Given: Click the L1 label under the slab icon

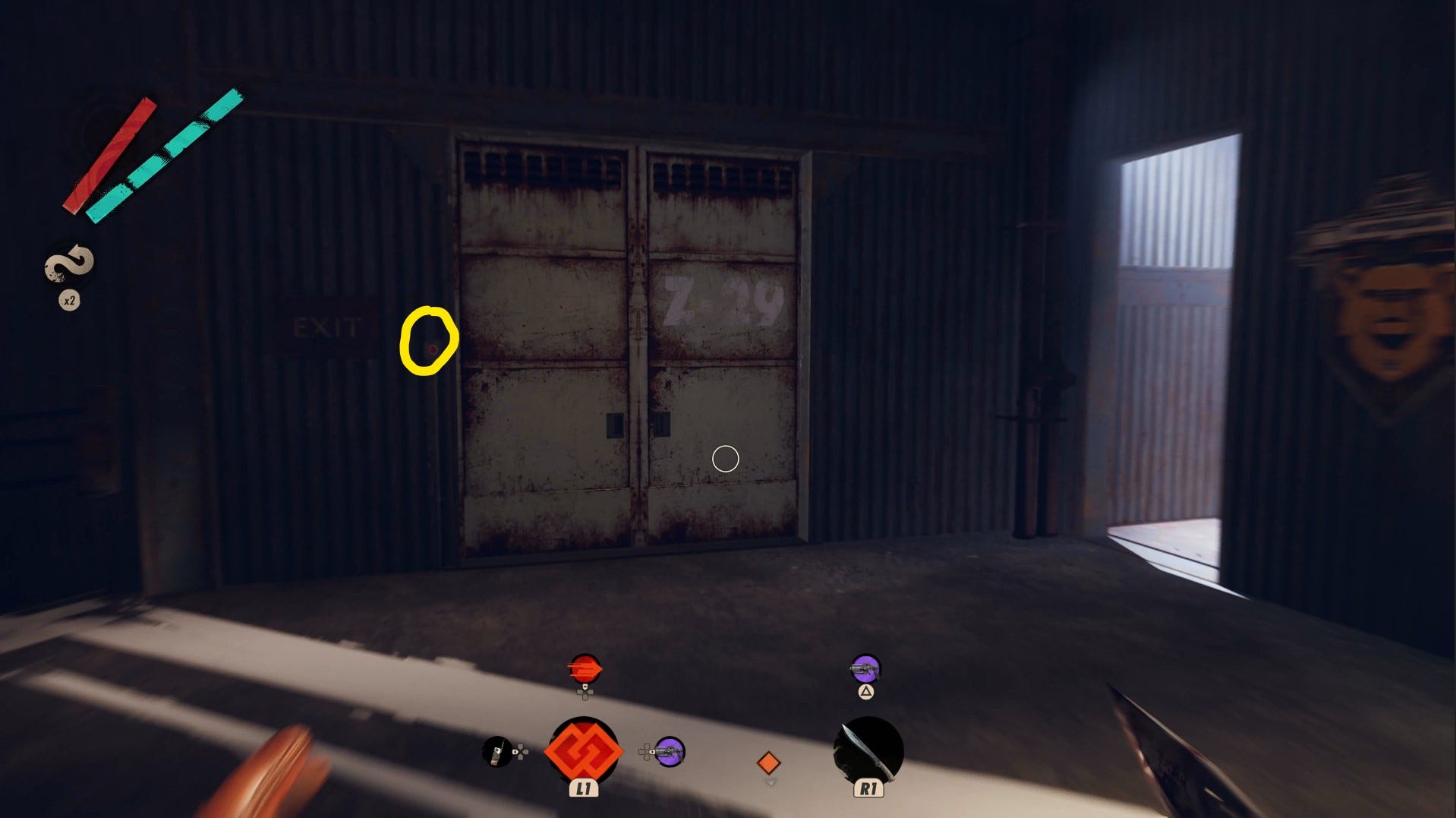Looking at the screenshot, I should (x=584, y=788).
